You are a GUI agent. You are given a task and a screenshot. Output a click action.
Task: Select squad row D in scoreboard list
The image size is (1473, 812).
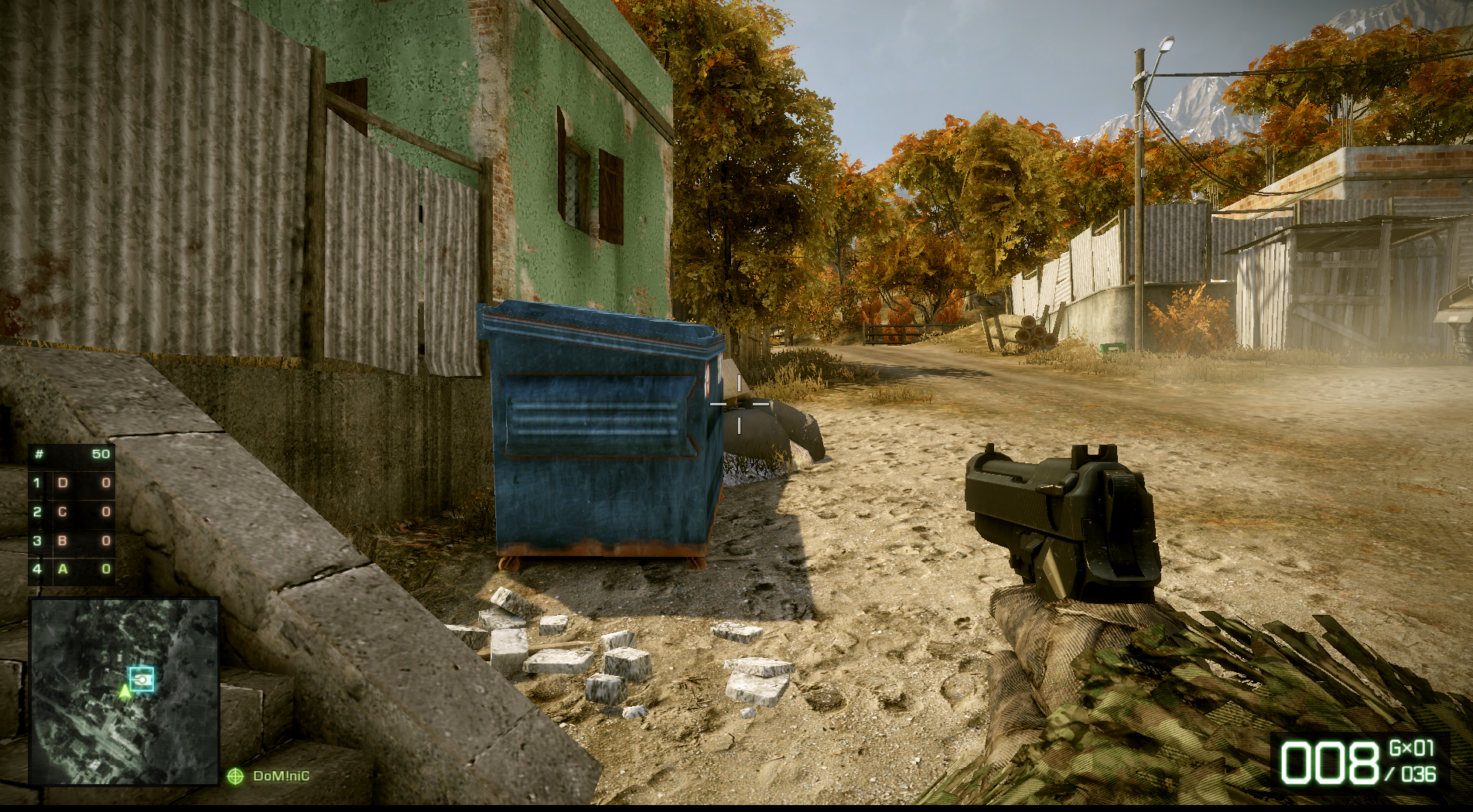tap(72, 483)
